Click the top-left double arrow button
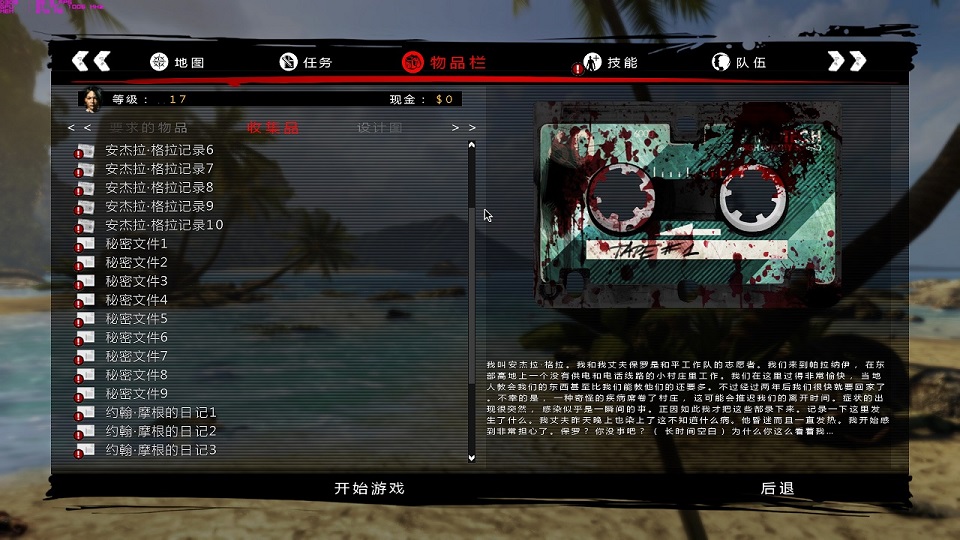960x540 pixels. tap(91, 61)
